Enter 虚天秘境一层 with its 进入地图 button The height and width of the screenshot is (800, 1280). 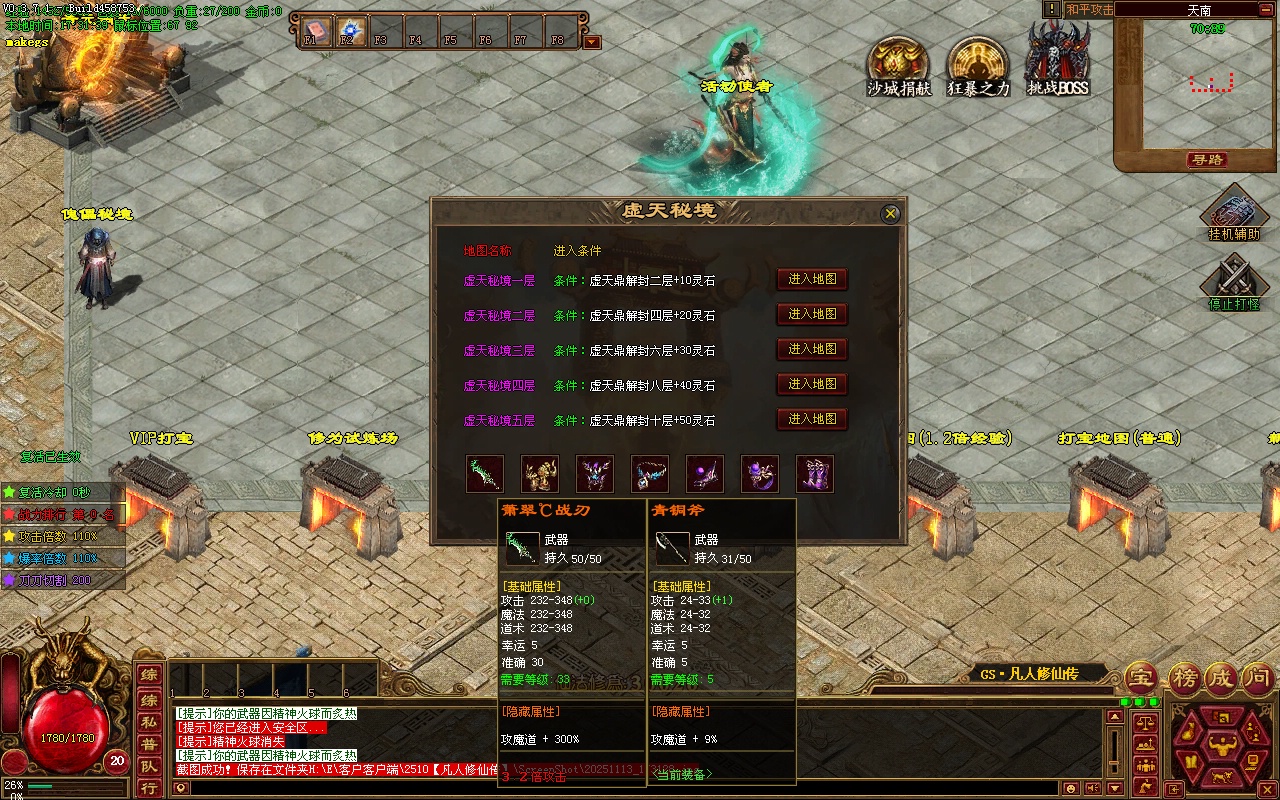tap(812, 280)
